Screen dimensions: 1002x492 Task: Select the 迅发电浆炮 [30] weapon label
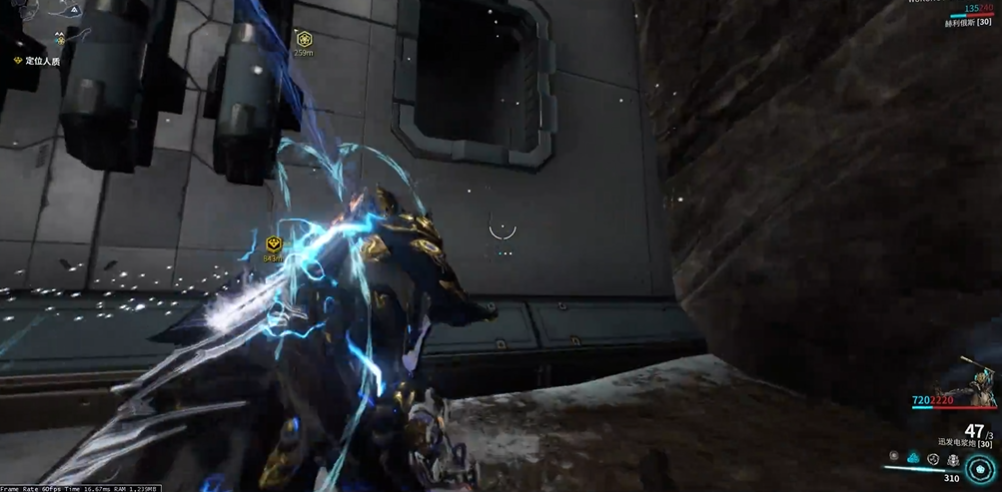point(965,441)
